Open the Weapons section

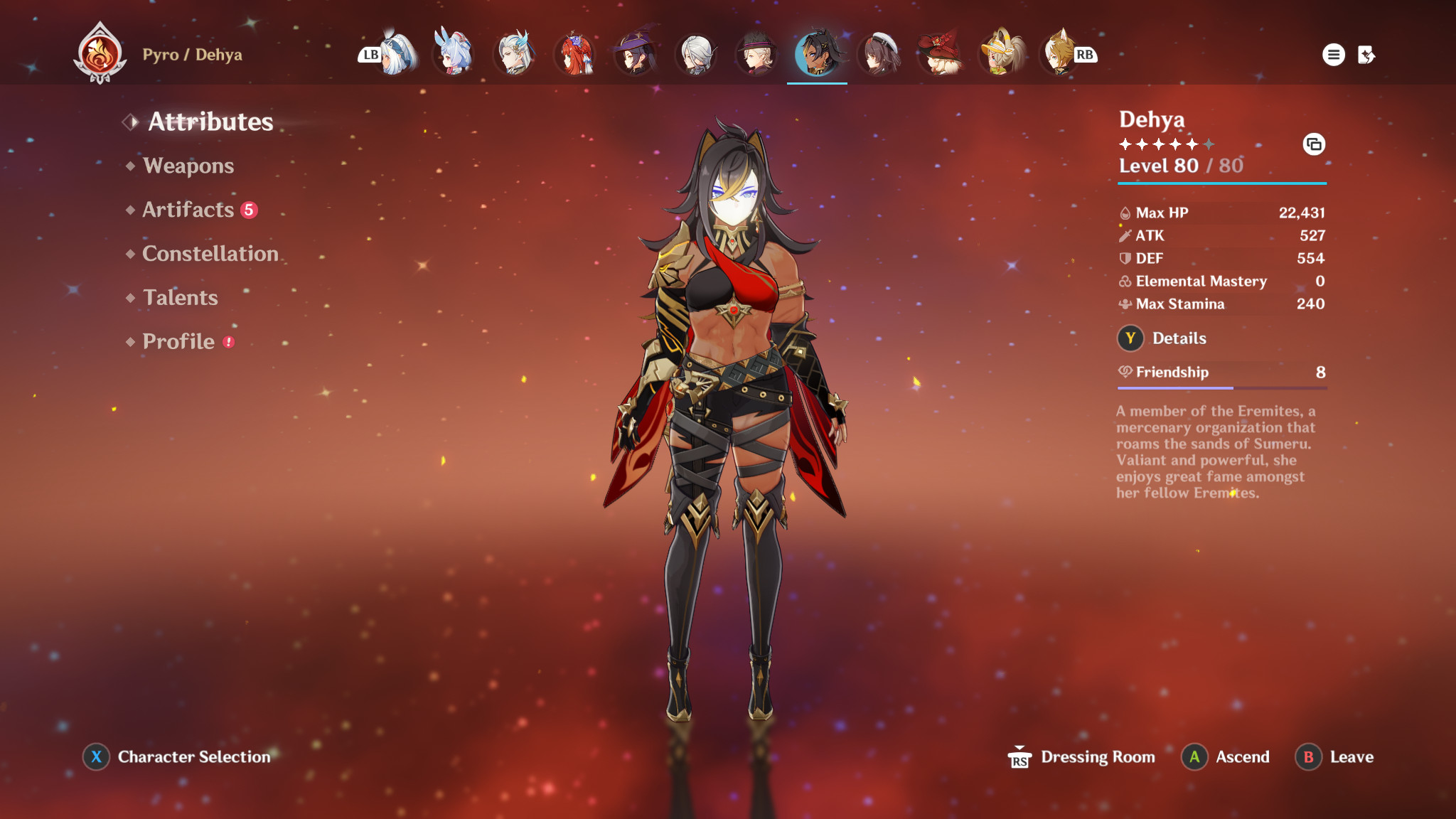188,166
